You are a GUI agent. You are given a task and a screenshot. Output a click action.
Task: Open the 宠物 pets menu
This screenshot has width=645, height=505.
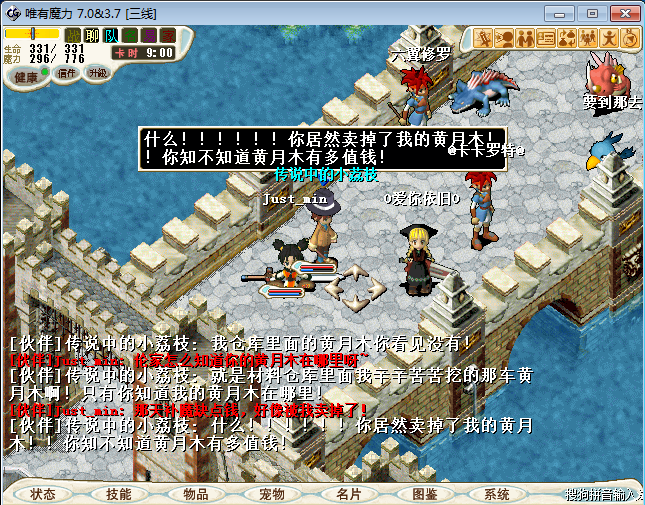coord(272,494)
